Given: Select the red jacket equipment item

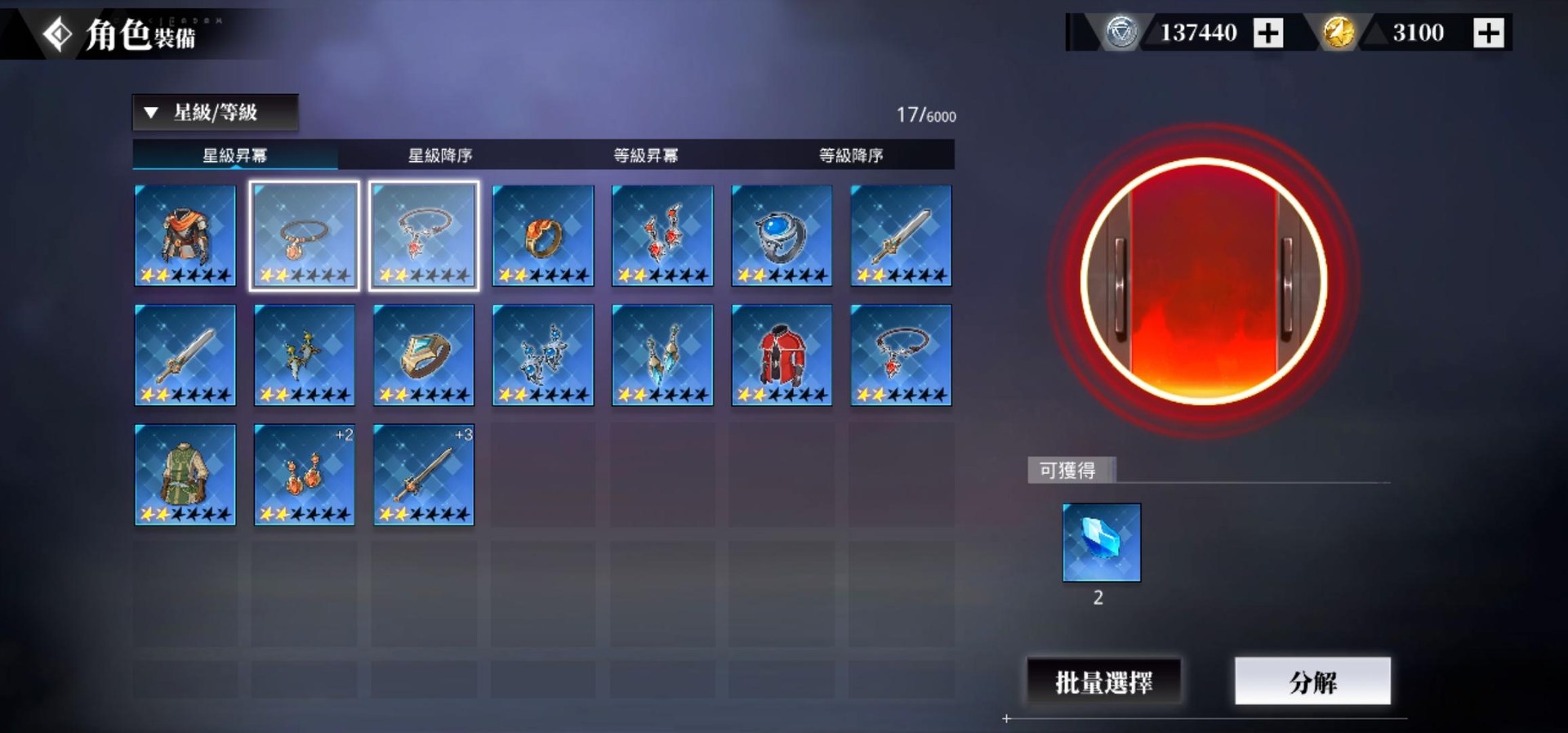Looking at the screenshot, I should pos(782,355).
